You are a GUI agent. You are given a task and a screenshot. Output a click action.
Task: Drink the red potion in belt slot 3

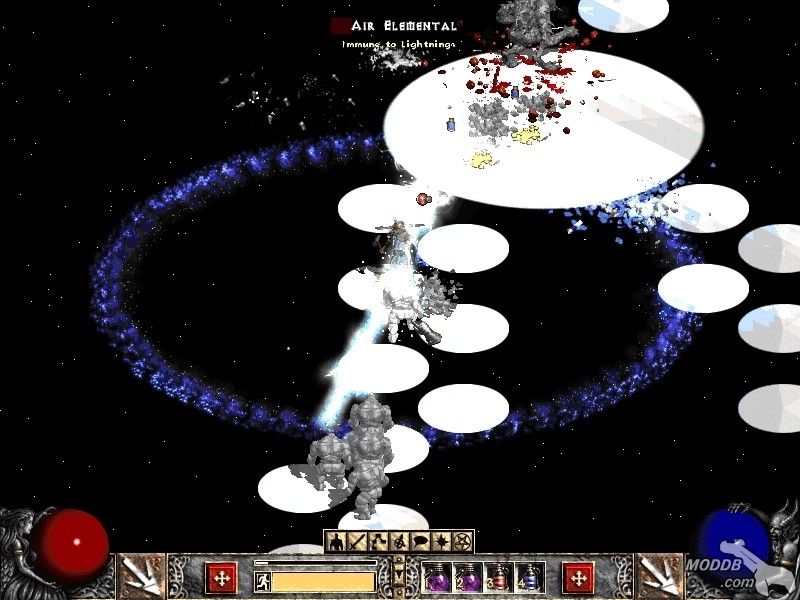[499, 578]
